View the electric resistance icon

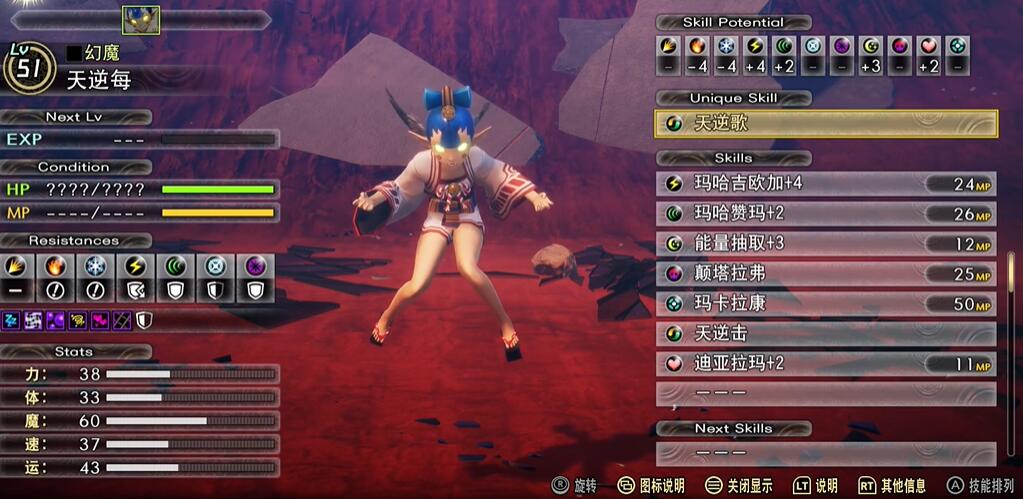tap(133, 267)
